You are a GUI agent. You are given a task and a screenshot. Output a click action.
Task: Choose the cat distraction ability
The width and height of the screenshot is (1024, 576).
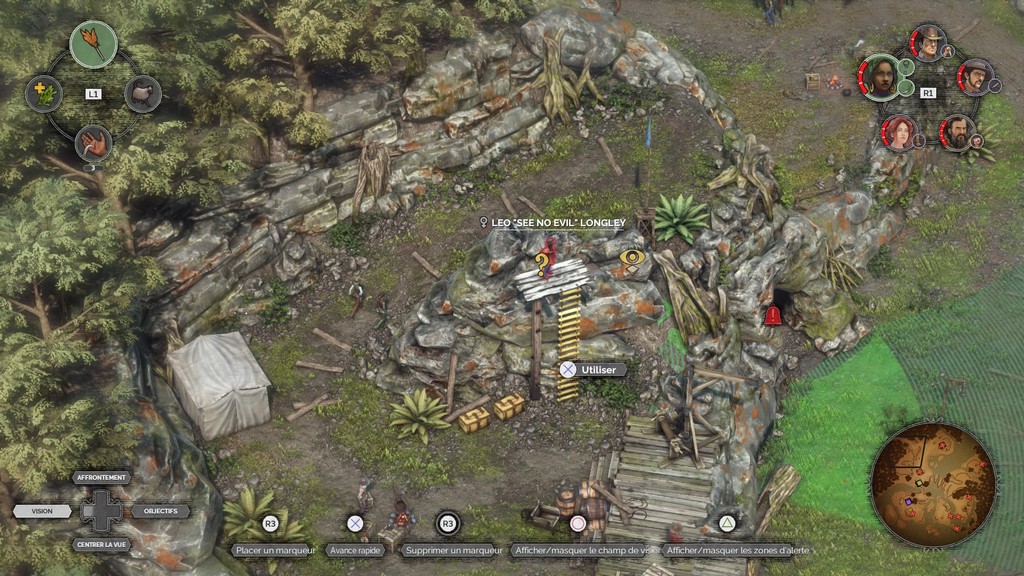143,94
